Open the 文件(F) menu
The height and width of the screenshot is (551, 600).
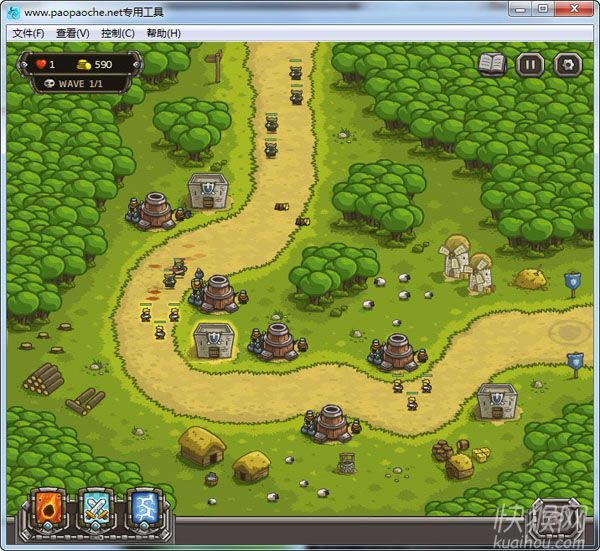pyautogui.click(x=28, y=33)
